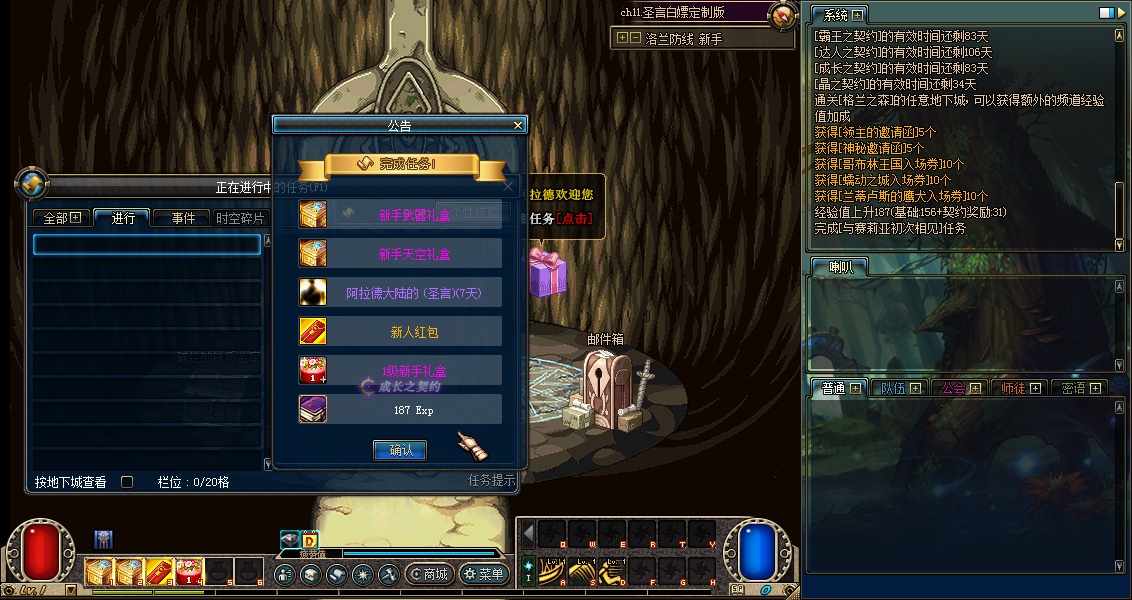Select the 新人红包 red envelope reward

[x=400, y=332]
